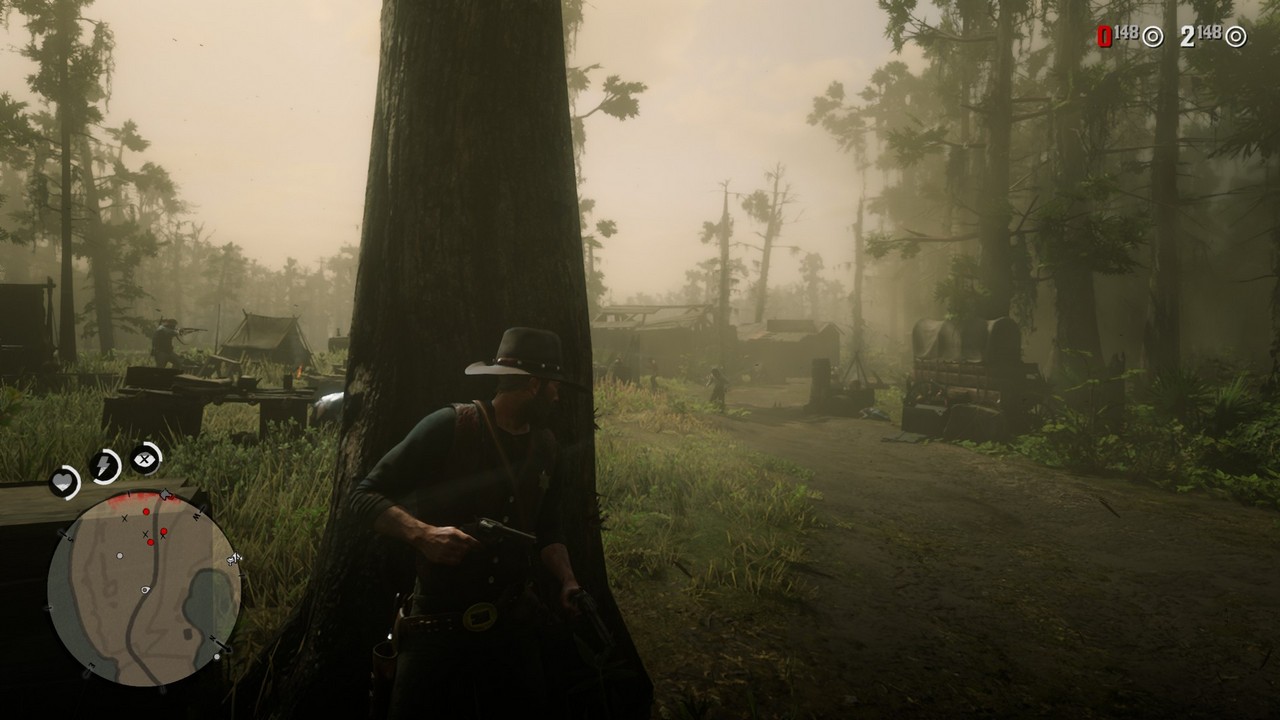
Task: Select an X mark on the minimap
Action: click(x=124, y=518)
